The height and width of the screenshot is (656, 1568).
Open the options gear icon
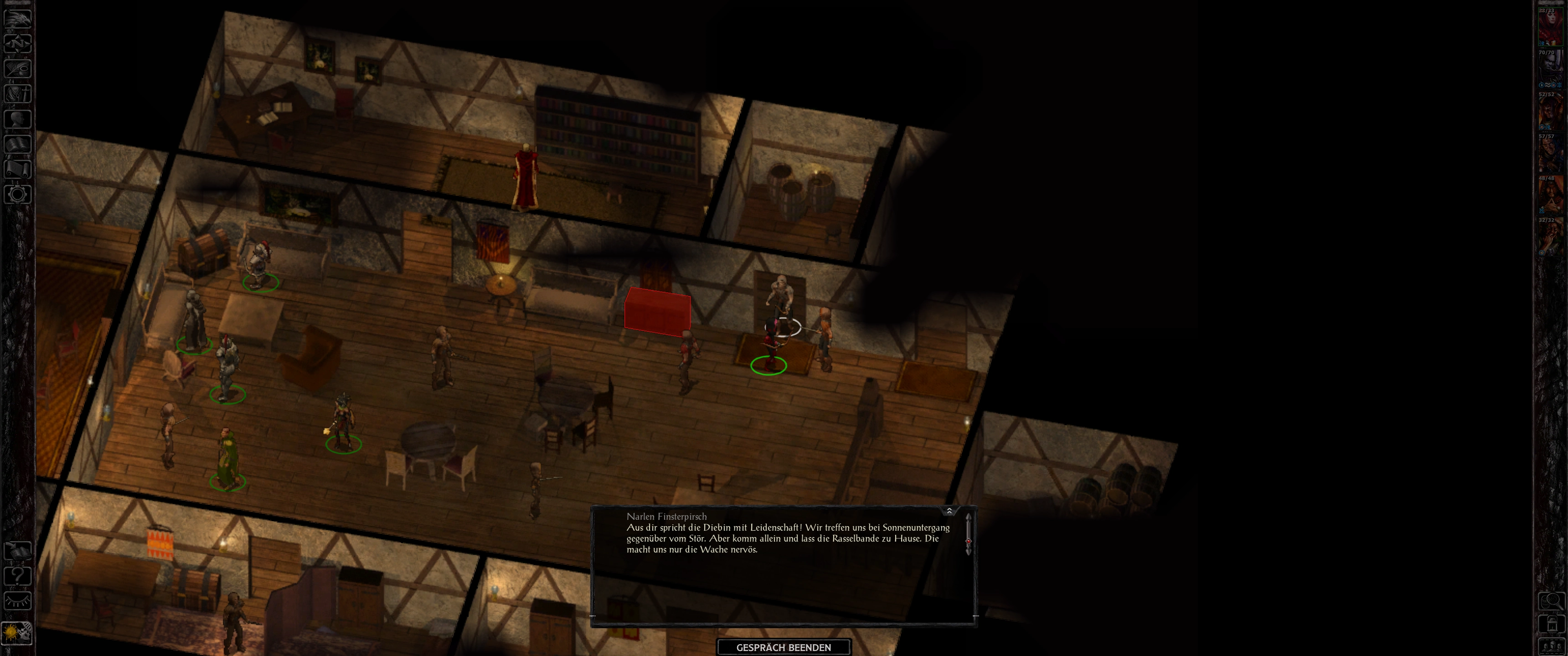click(x=17, y=195)
